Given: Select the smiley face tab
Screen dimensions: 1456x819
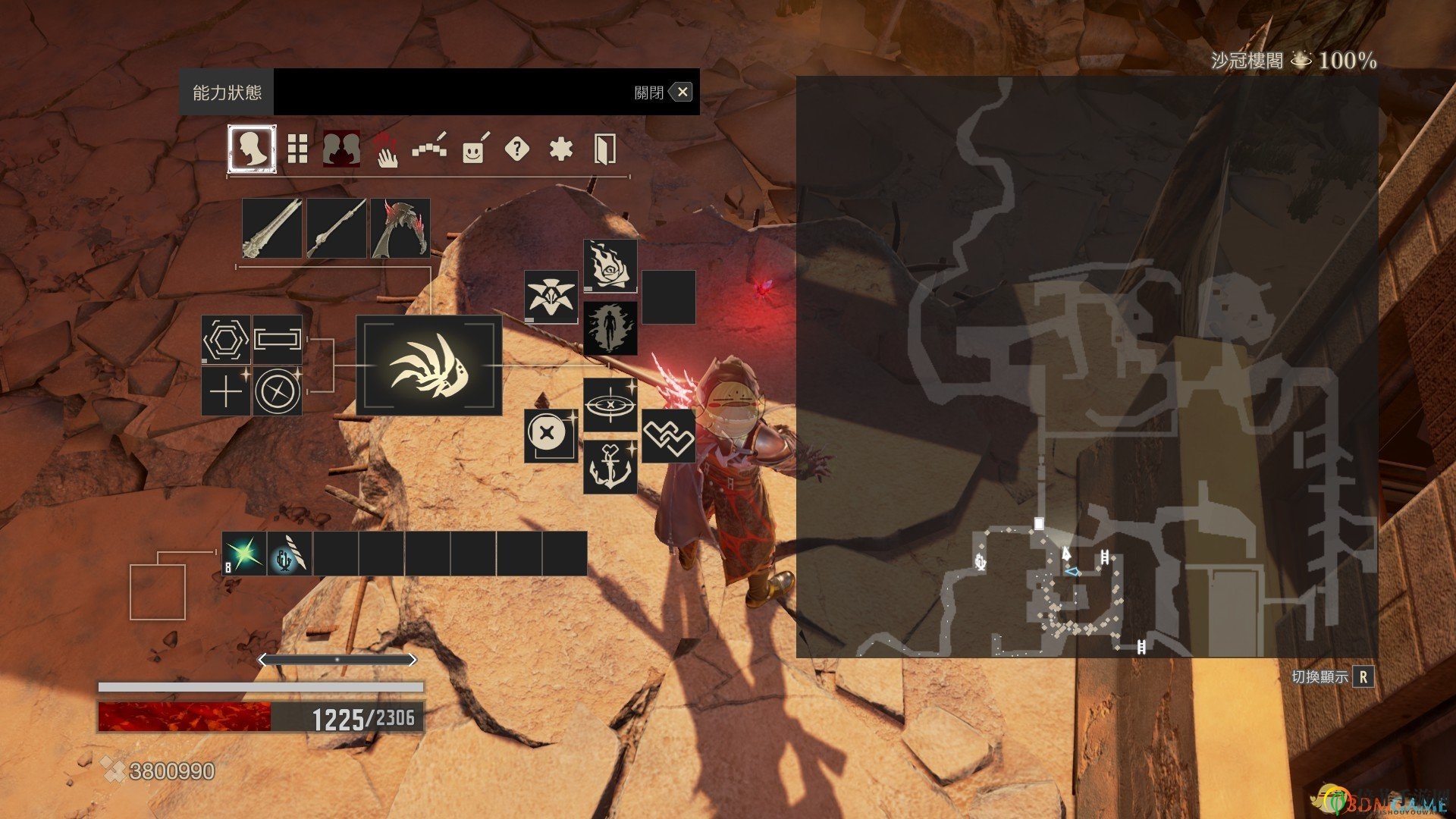Looking at the screenshot, I should 474,150.
